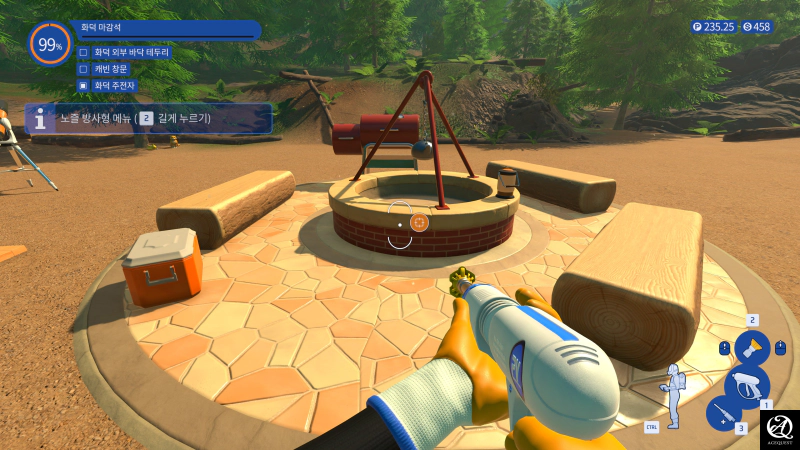The height and width of the screenshot is (450, 800).
Task: Click the 99% completion progress circle
Action: (50, 44)
